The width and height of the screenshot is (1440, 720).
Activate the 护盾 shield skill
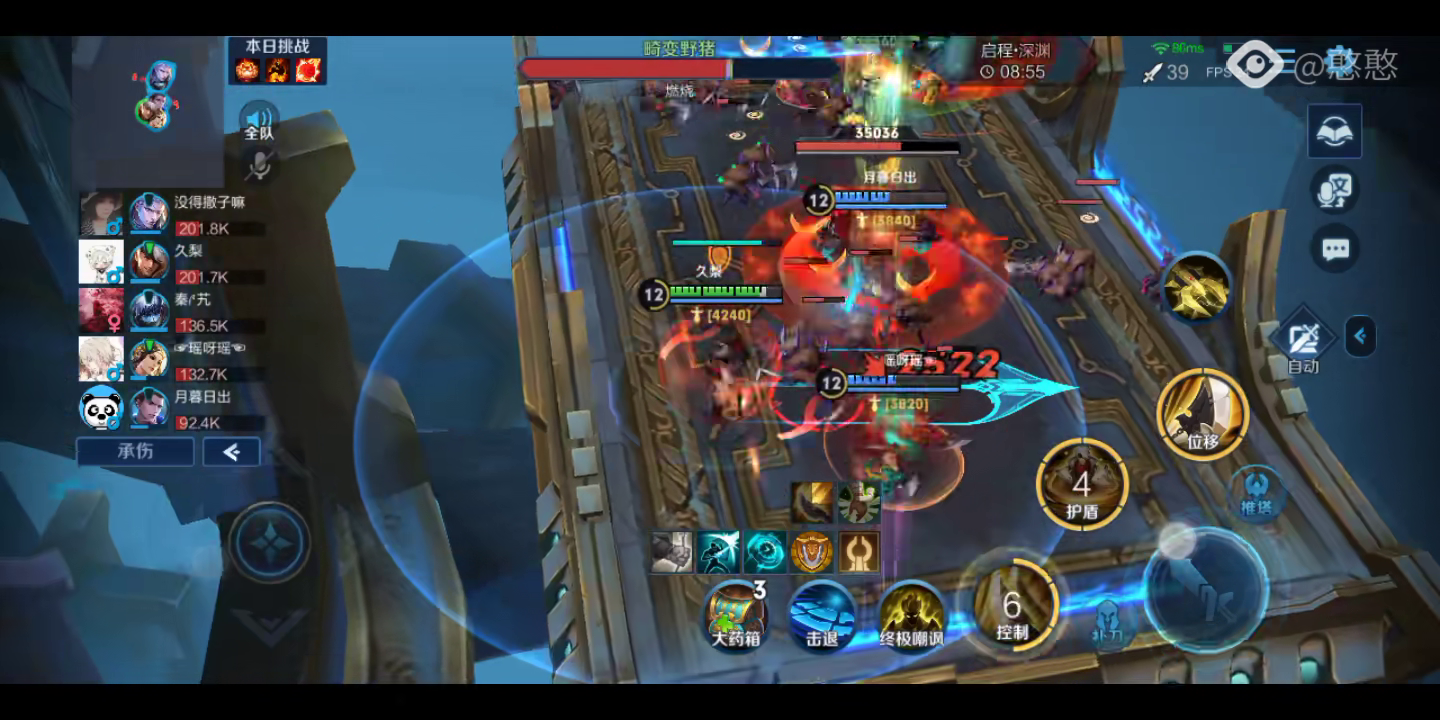pyautogui.click(x=1082, y=486)
